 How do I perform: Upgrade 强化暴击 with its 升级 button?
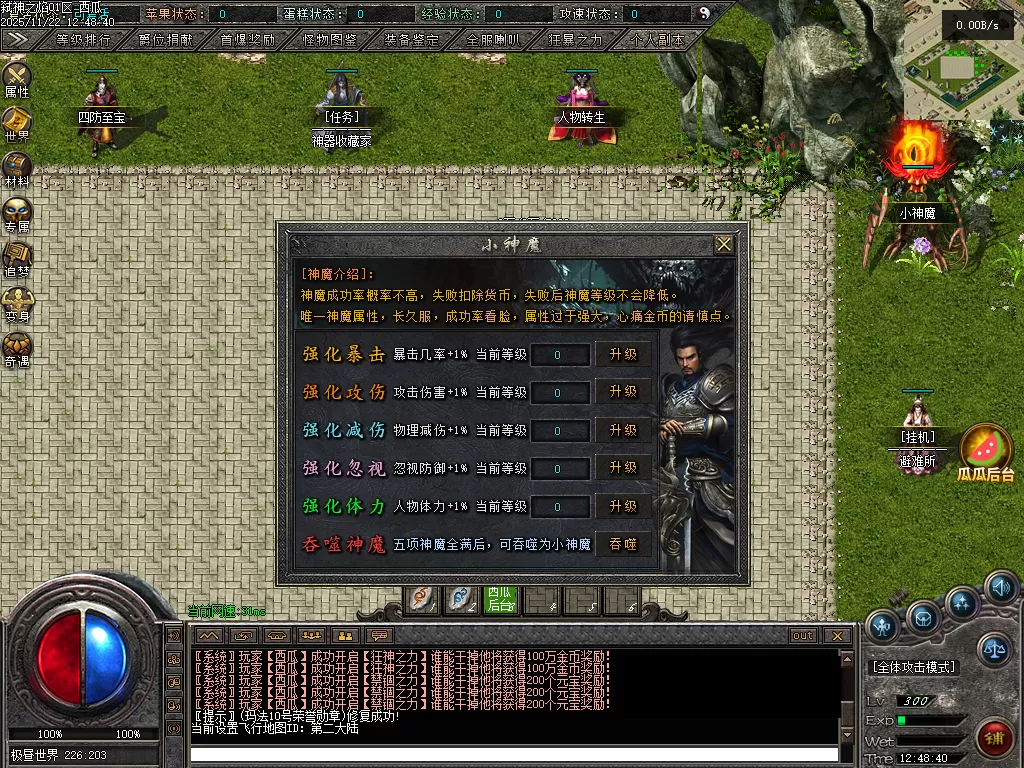click(623, 354)
